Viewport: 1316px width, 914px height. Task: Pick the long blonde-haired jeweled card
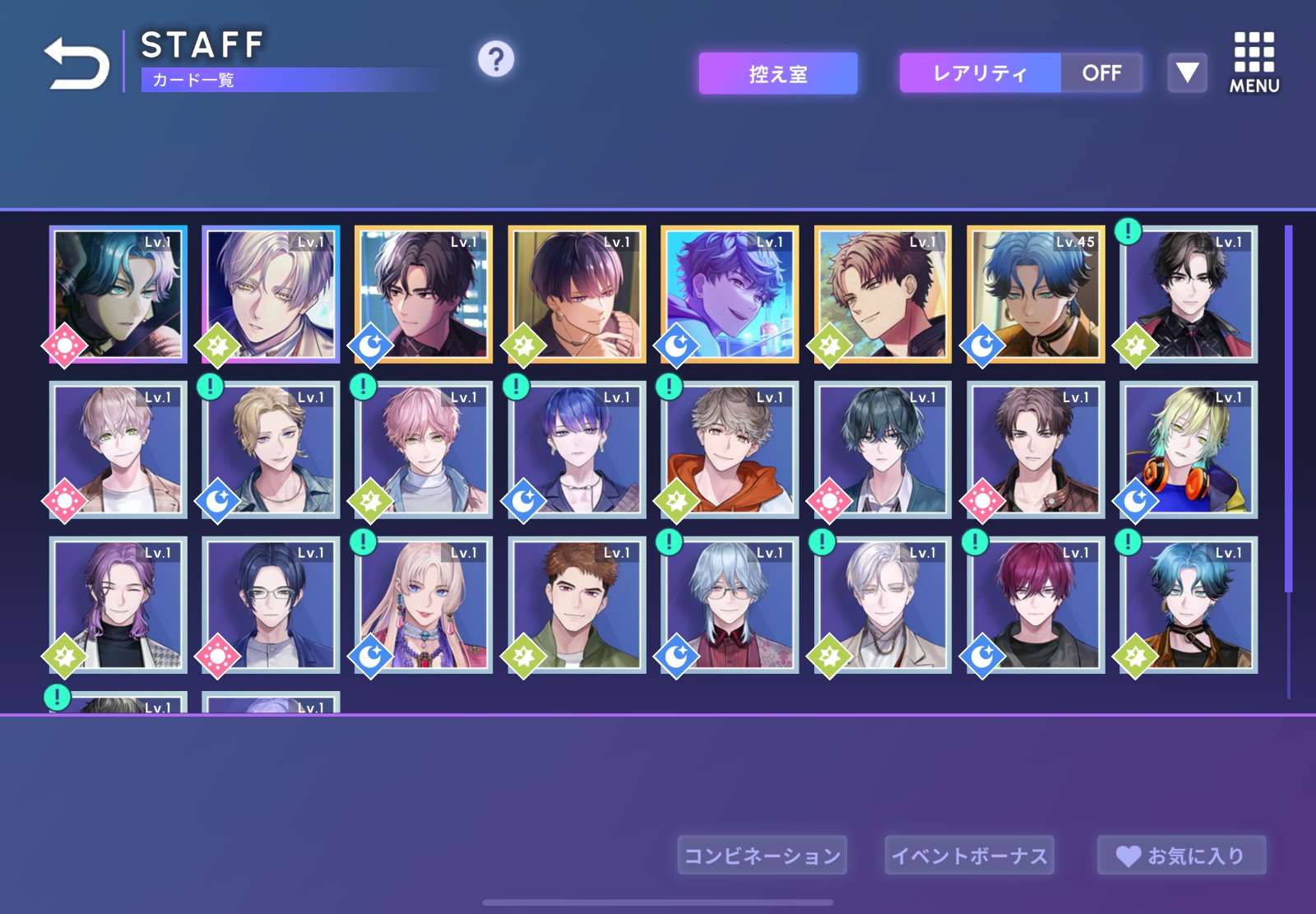pyautogui.click(x=424, y=605)
